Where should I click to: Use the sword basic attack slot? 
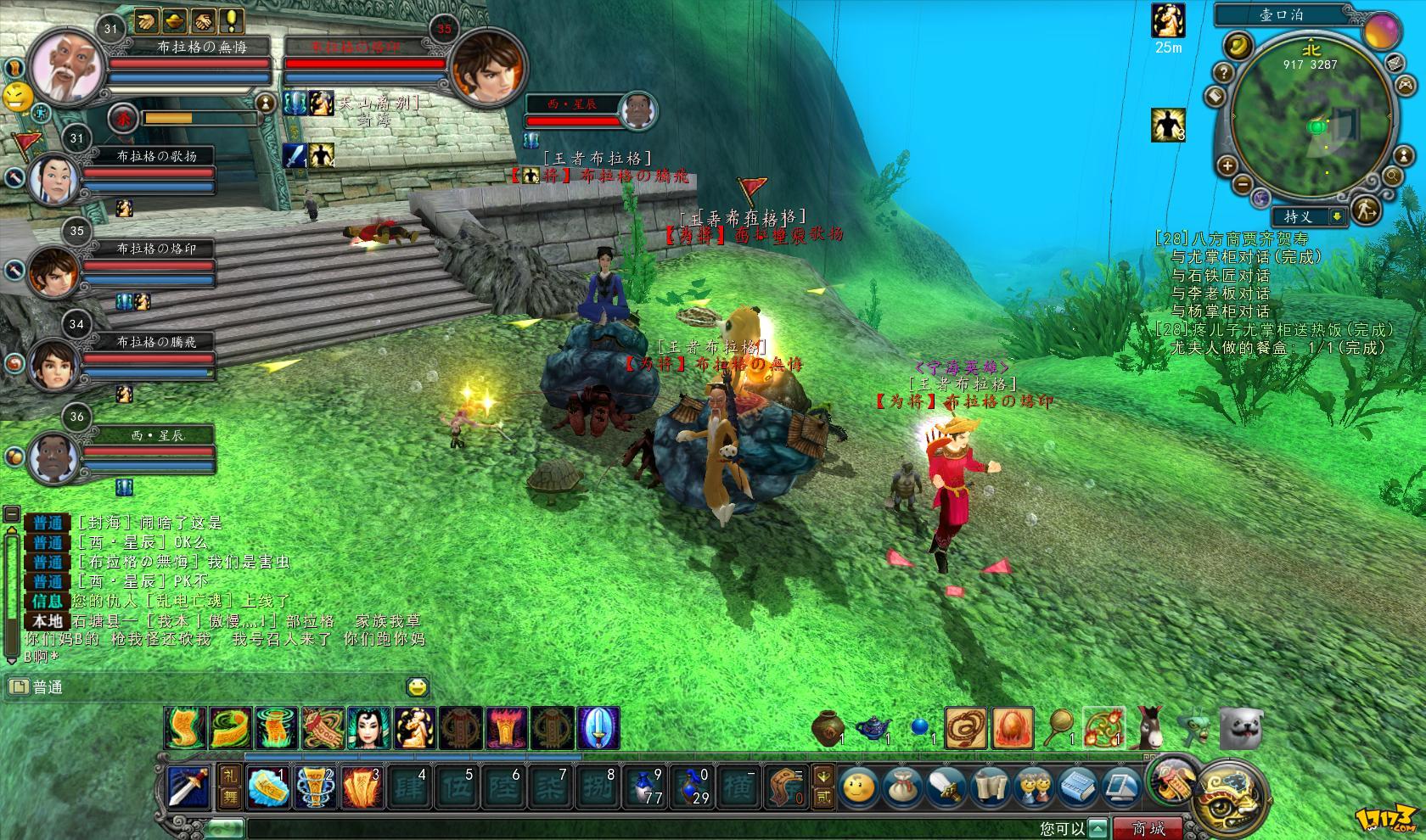[x=187, y=787]
